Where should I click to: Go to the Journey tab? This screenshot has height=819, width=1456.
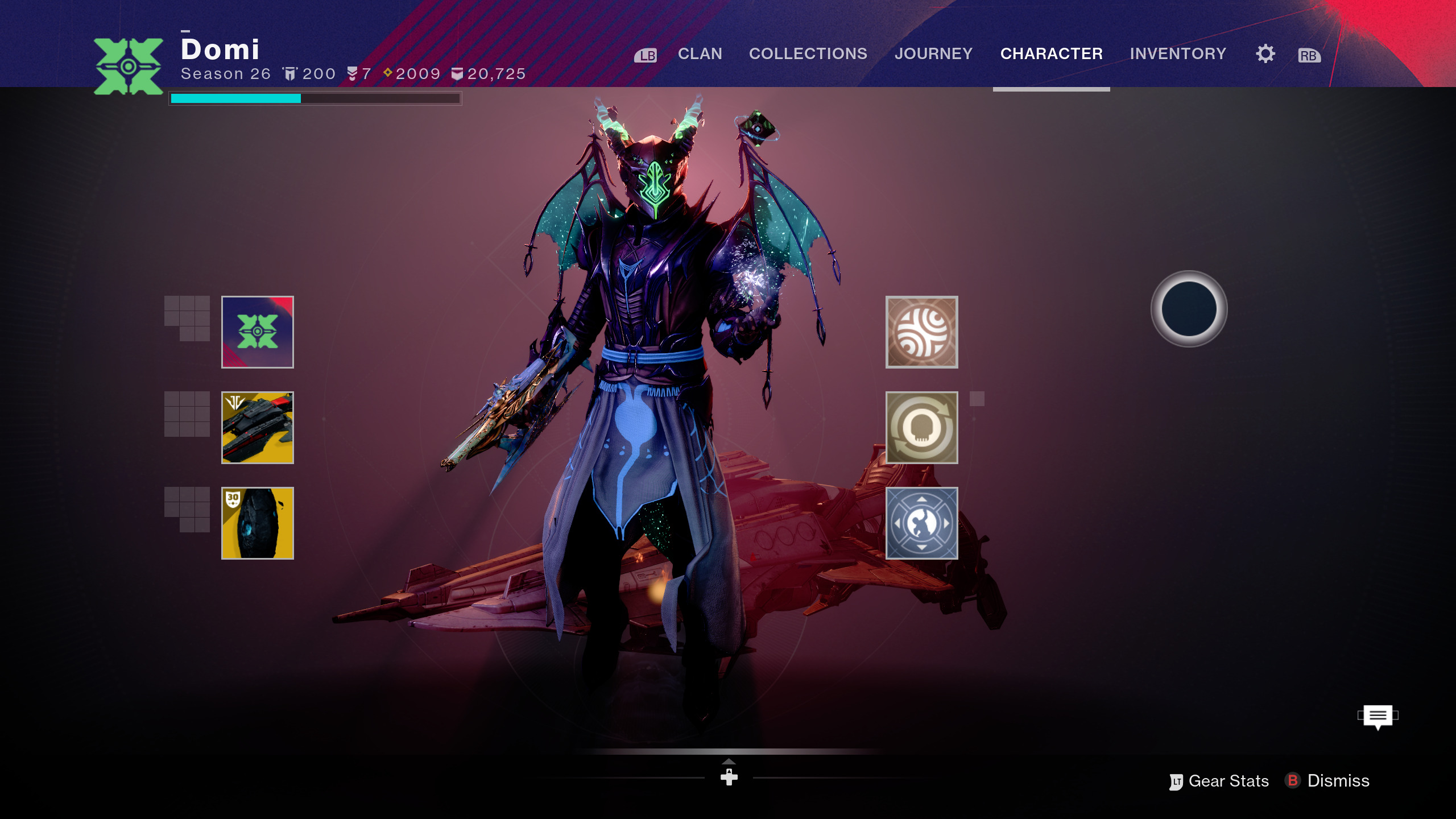pos(933,53)
